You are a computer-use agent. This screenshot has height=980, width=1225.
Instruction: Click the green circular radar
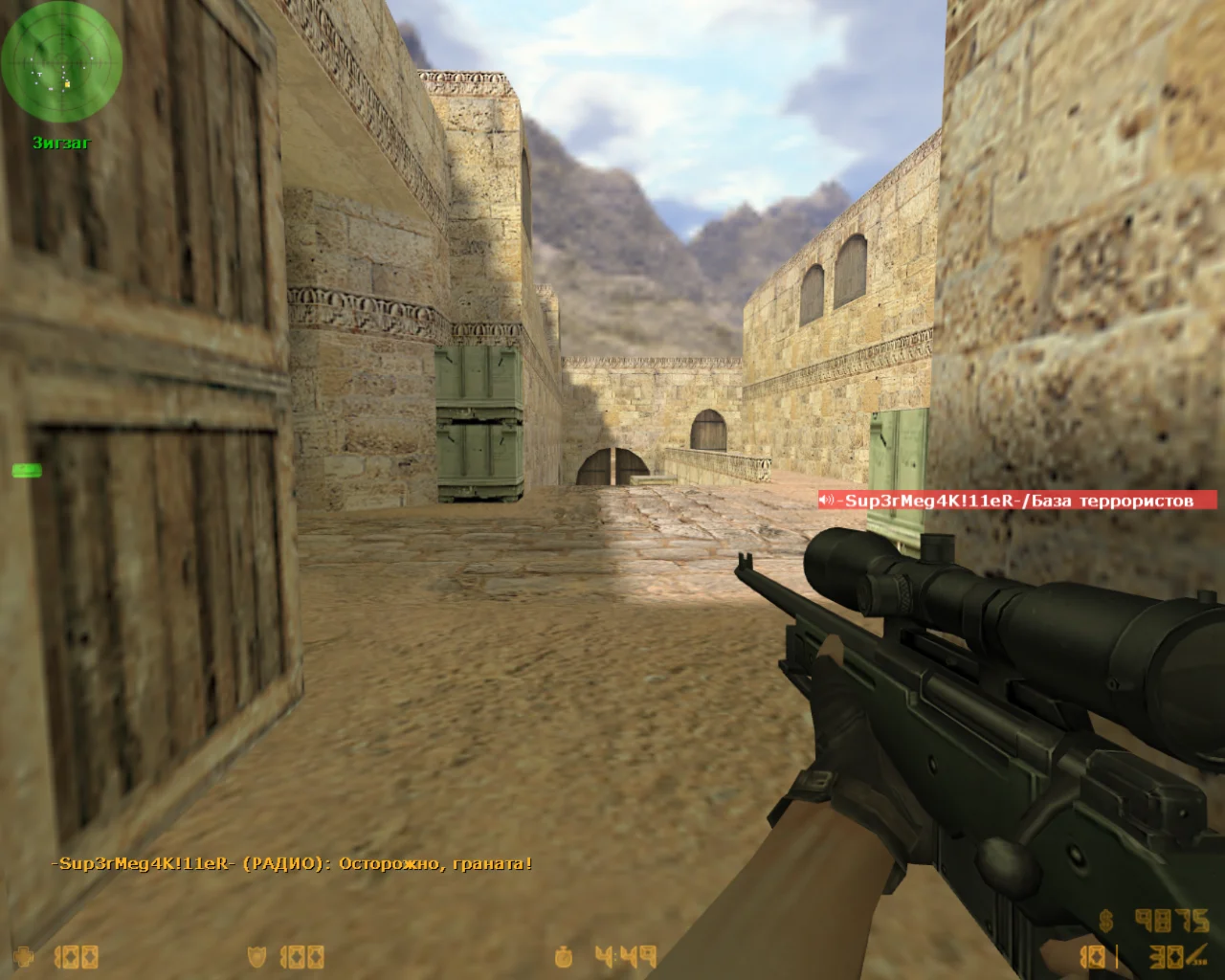tap(61, 61)
